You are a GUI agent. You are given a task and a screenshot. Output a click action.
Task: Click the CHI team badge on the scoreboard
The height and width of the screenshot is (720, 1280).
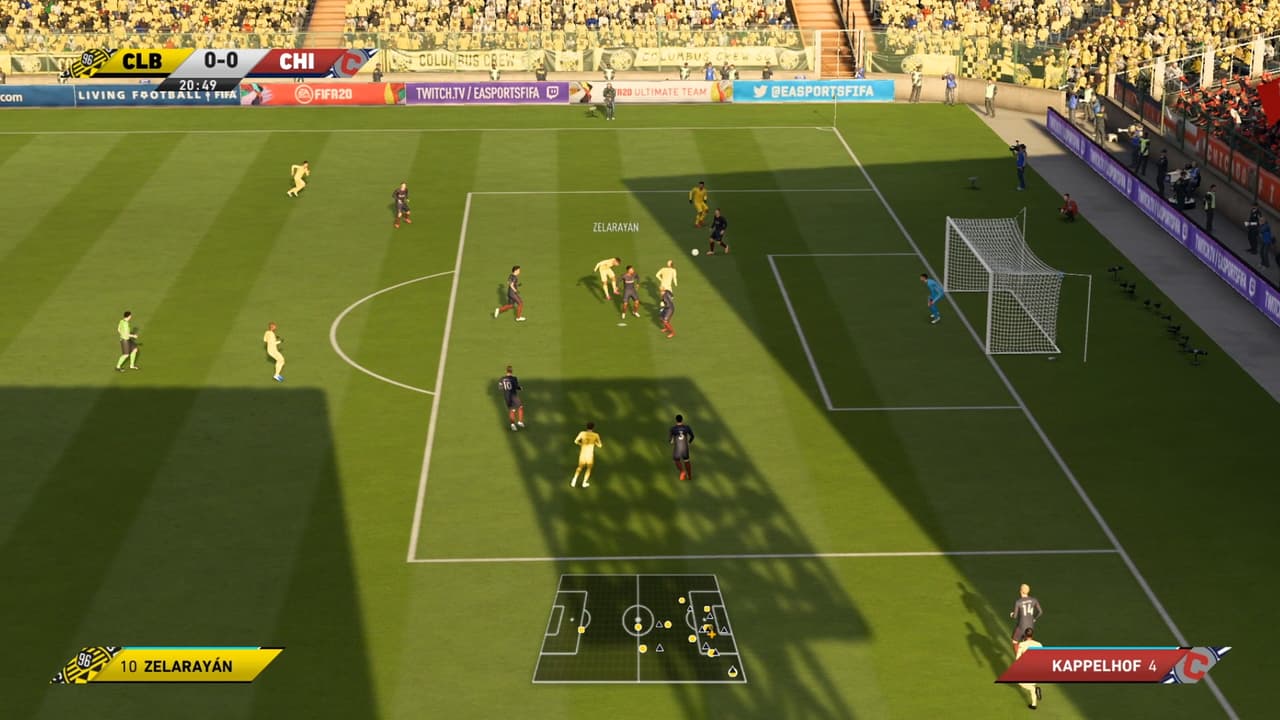tap(352, 63)
